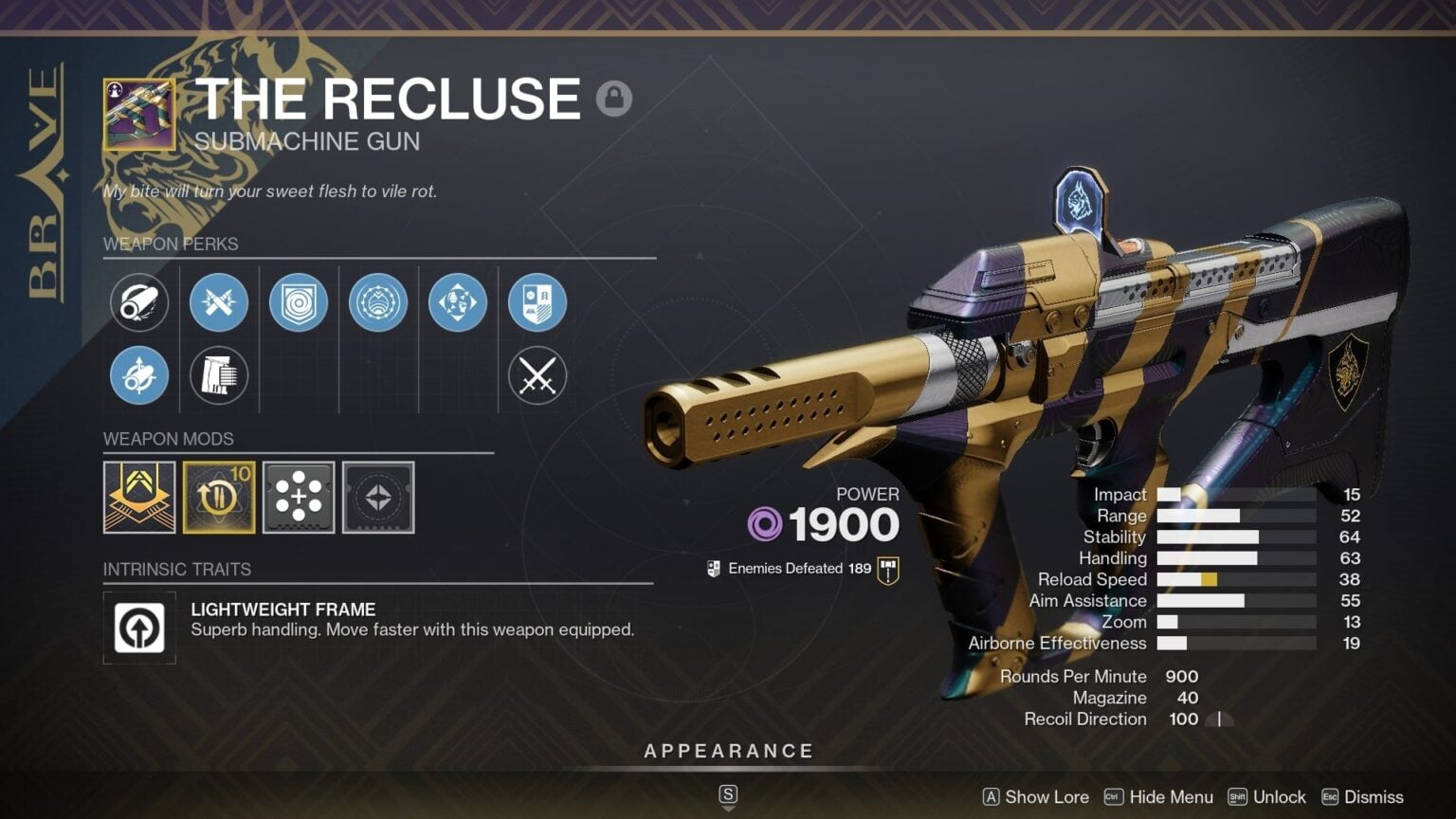The width and height of the screenshot is (1456, 819).
Task: Select the gold weapon mod in the first slot
Action: [x=139, y=497]
